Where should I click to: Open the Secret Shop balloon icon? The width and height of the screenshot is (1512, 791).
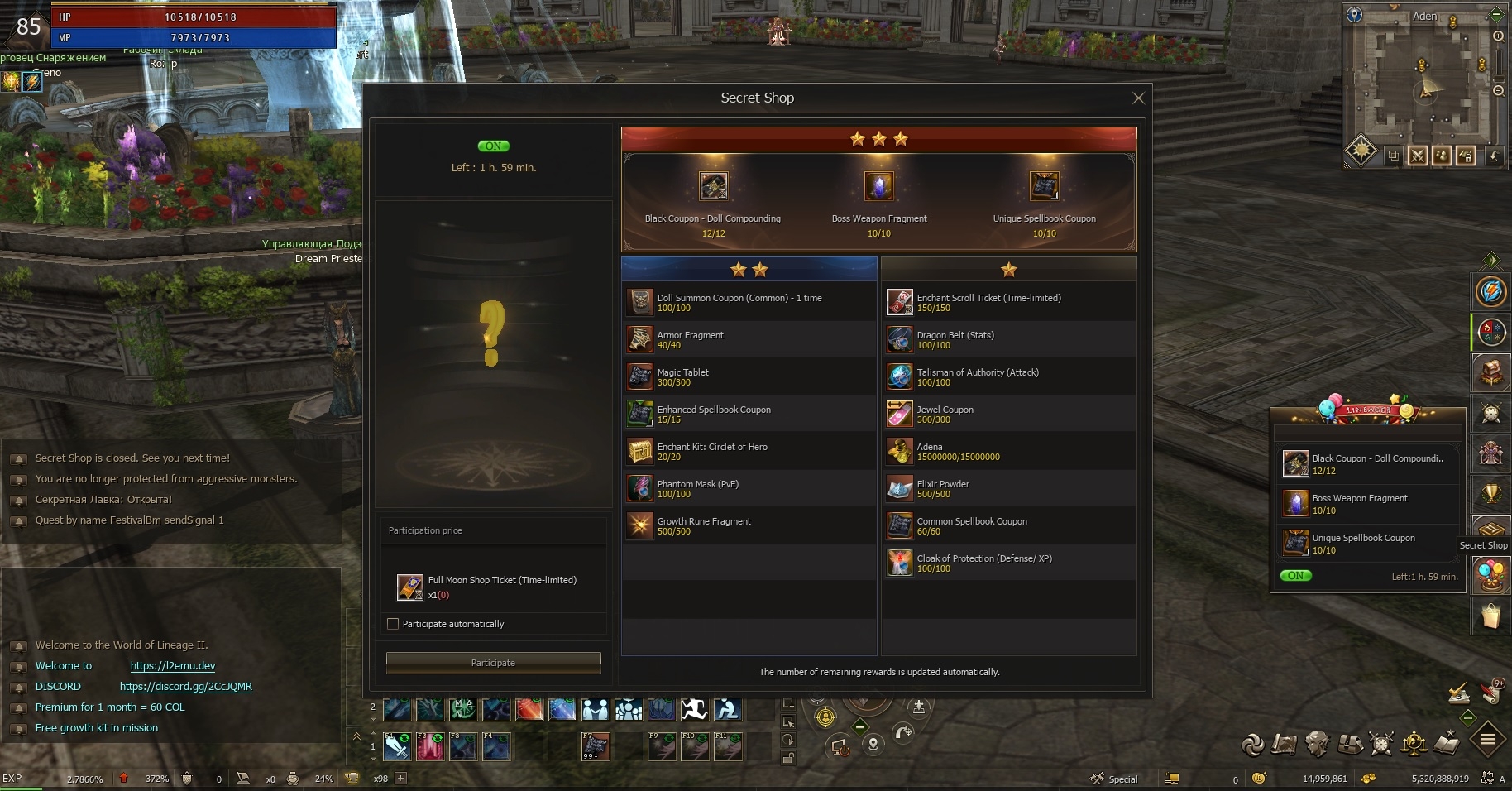click(1491, 574)
